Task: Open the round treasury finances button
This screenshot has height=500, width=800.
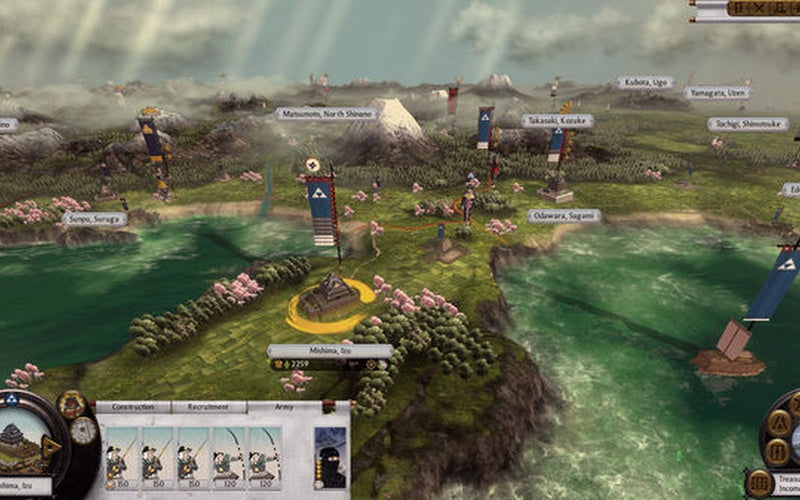Action: (758, 483)
